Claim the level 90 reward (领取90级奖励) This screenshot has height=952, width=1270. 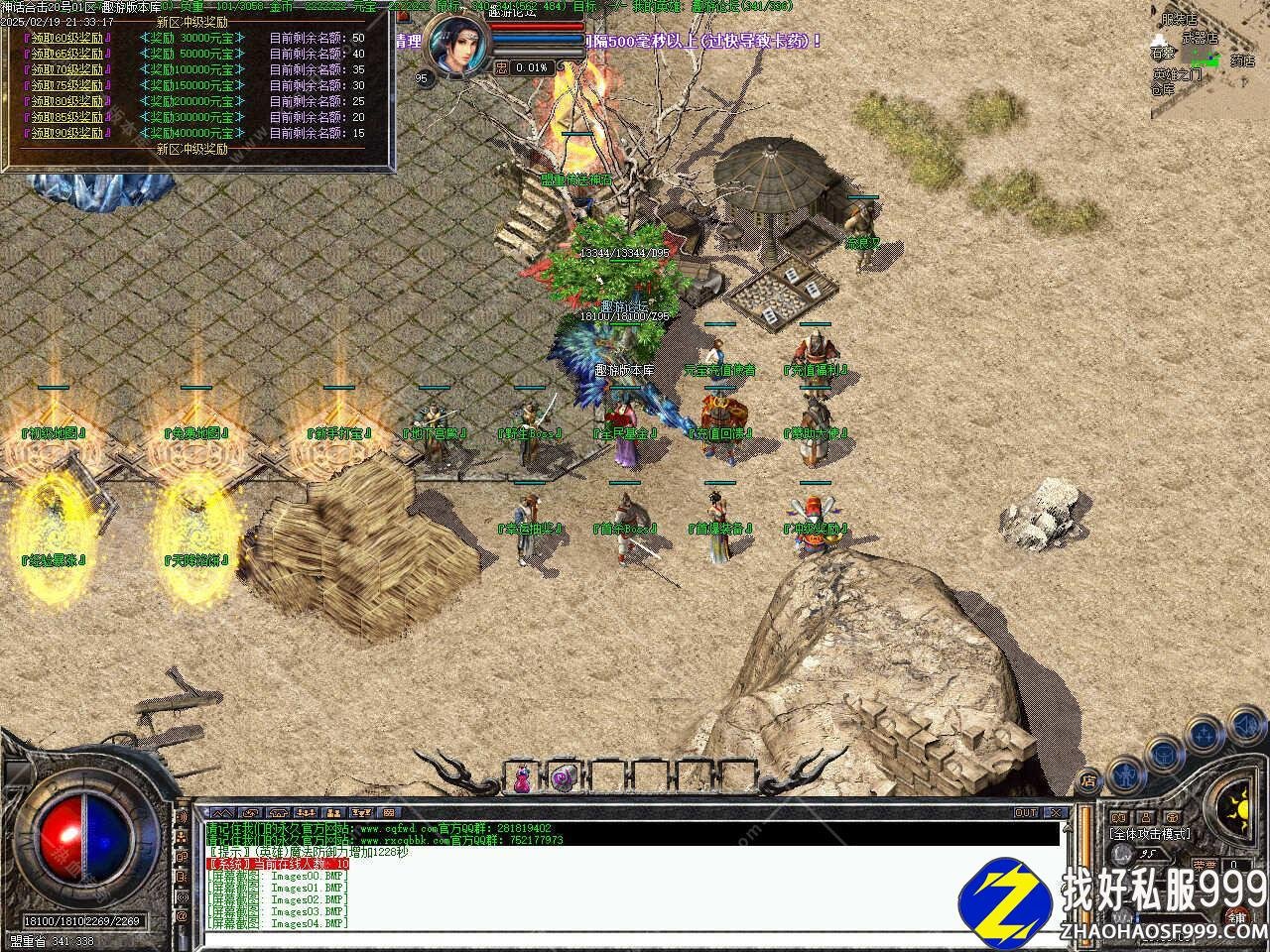click(x=71, y=133)
